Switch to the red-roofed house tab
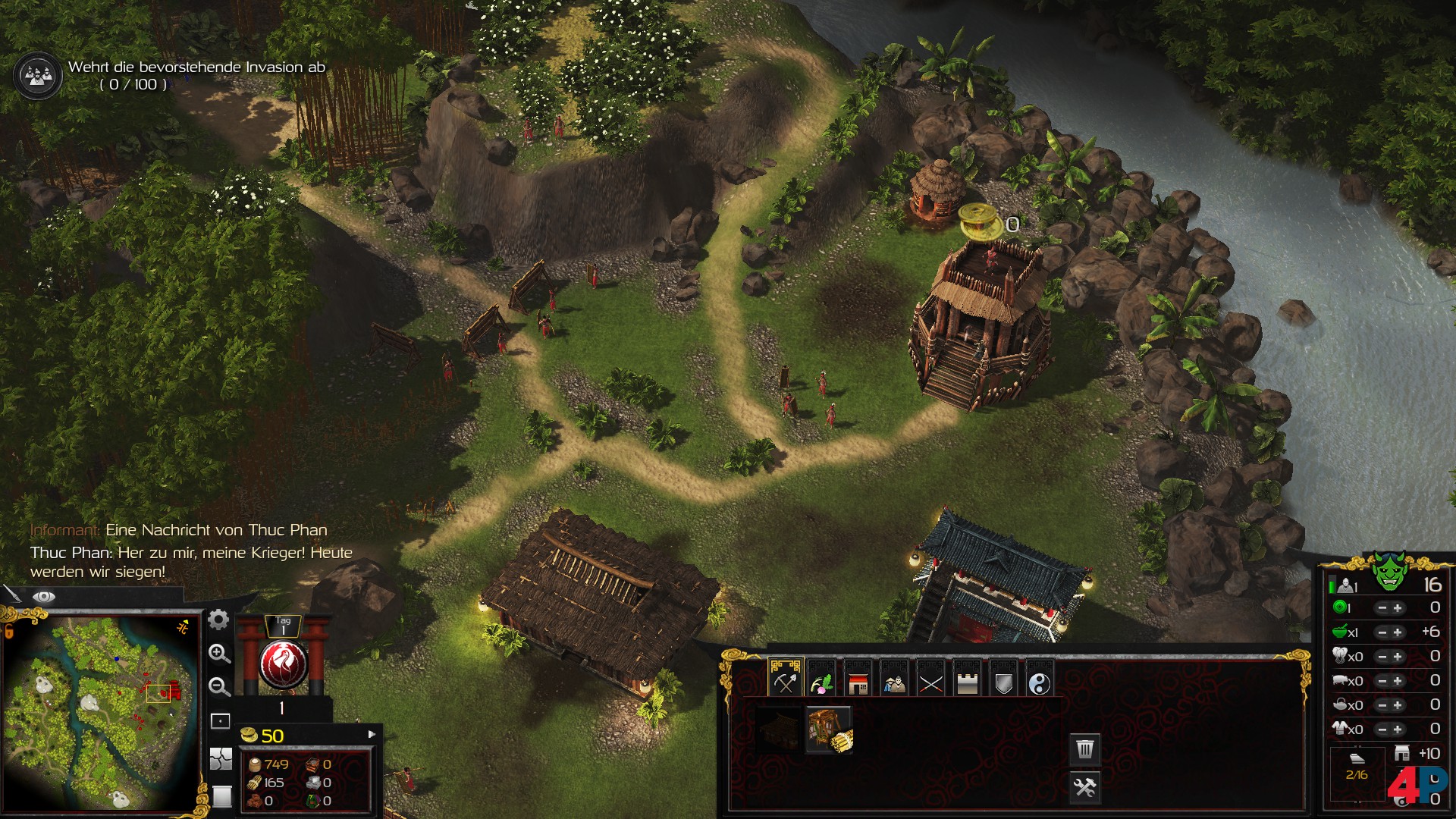Image resolution: width=1456 pixels, height=819 pixels. tap(858, 680)
